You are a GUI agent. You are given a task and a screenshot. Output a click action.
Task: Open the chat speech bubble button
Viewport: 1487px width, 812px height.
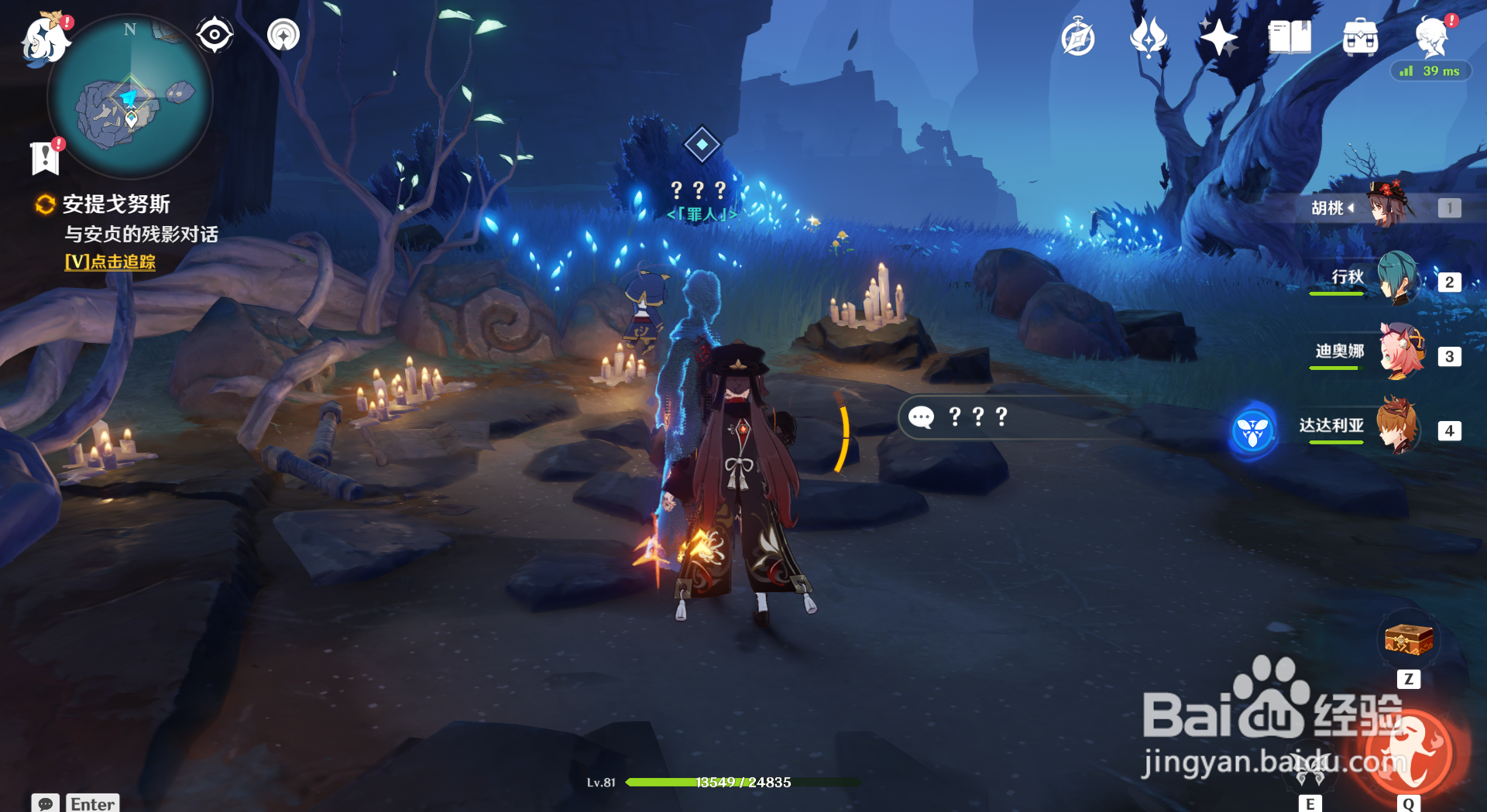pos(46,803)
